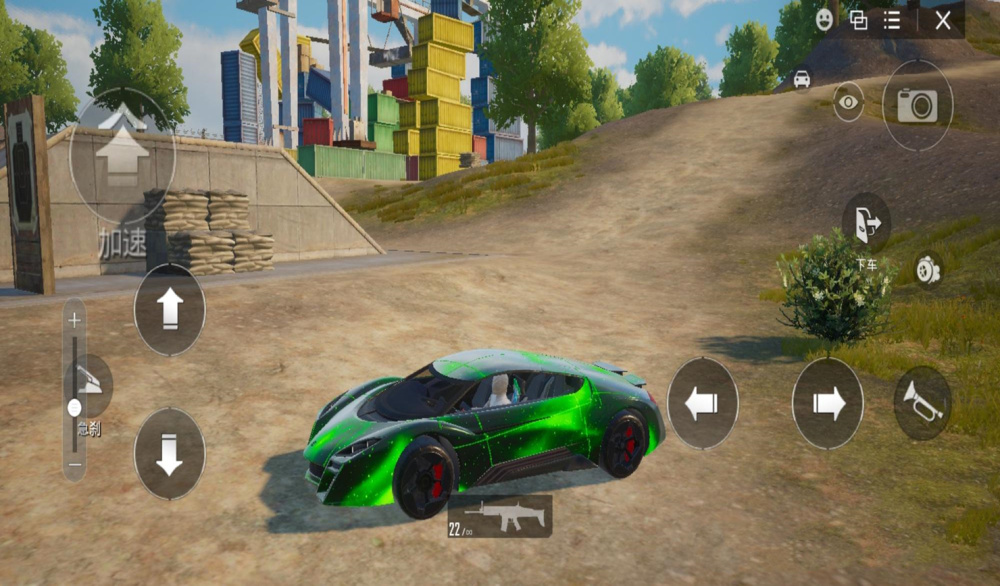Image resolution: width=1000 pixels, height=586 pixels.
Task: Click the plus on the vertical slider
Action: [74, 322]
